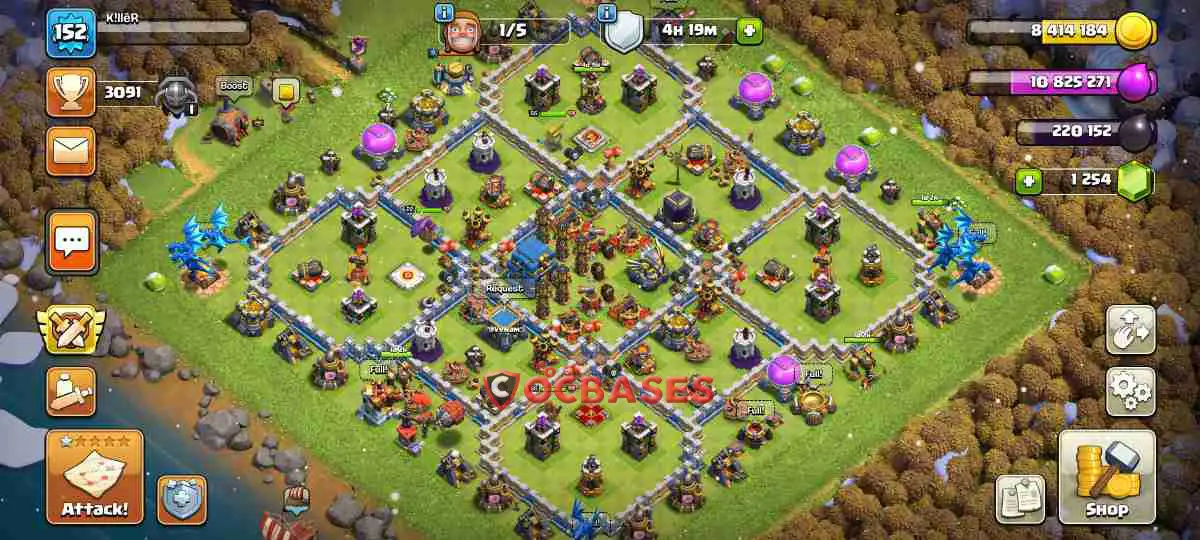Screen dimensions: 1200x540
Task: View player profile via level 152 badge
Action: 71,32
